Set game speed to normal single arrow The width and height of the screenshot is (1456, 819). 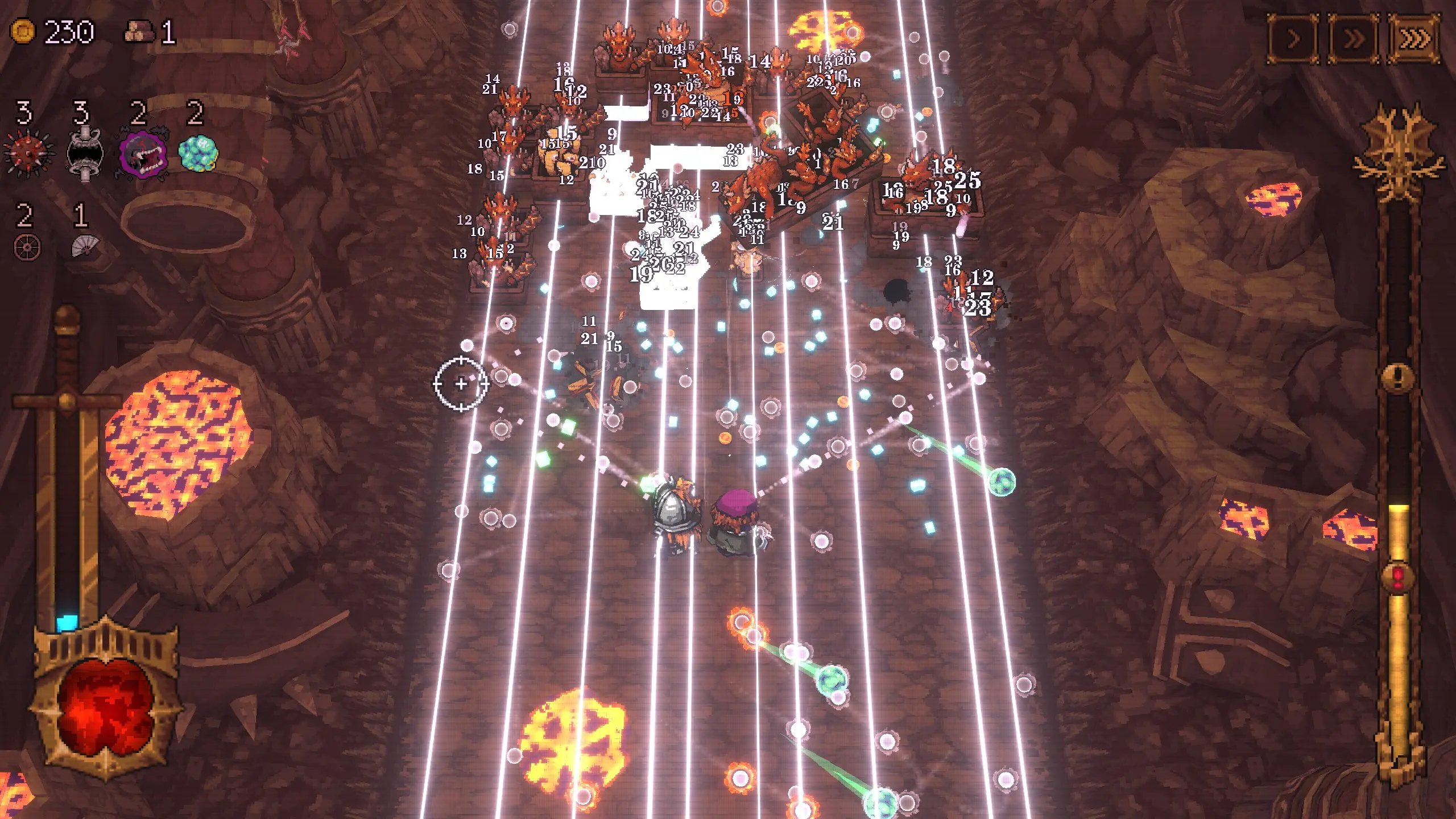tap(1293, 39)
